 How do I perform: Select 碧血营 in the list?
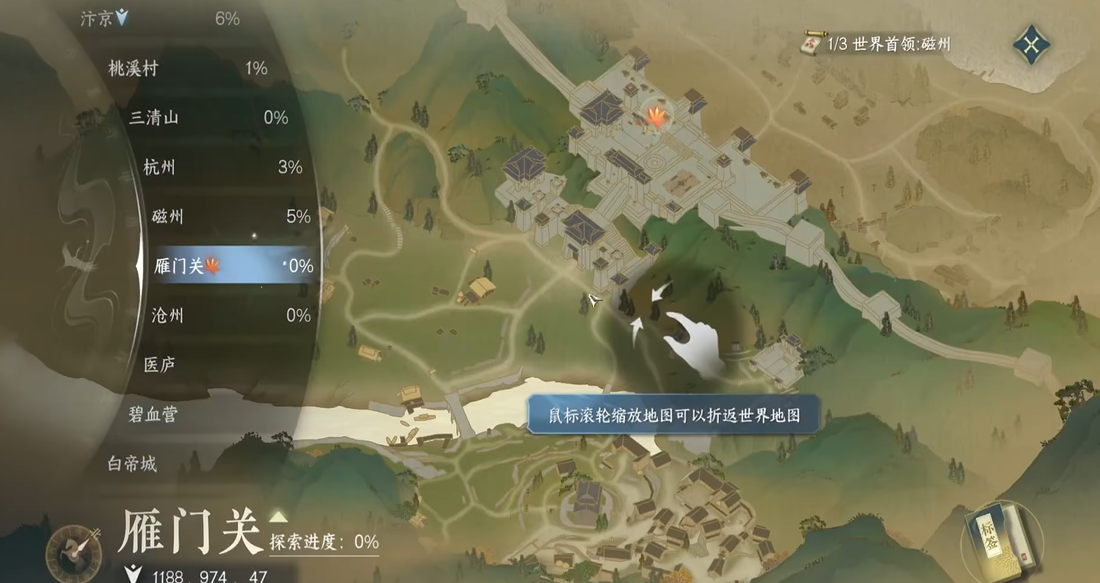pyautogui.click(x=153, y=414)
